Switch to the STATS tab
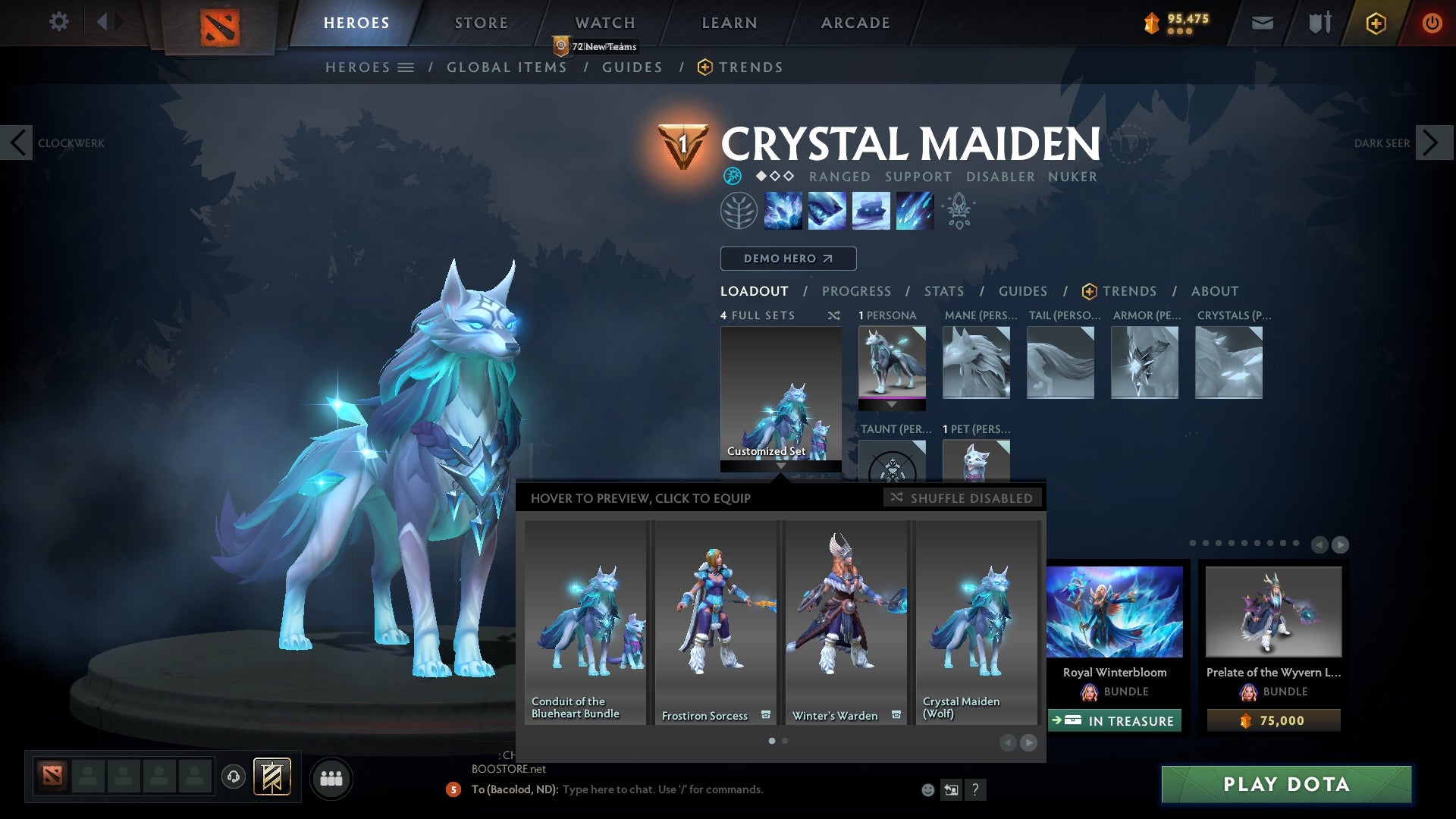The height and width of the screenshot is (819, 1456). click(943, 290)
